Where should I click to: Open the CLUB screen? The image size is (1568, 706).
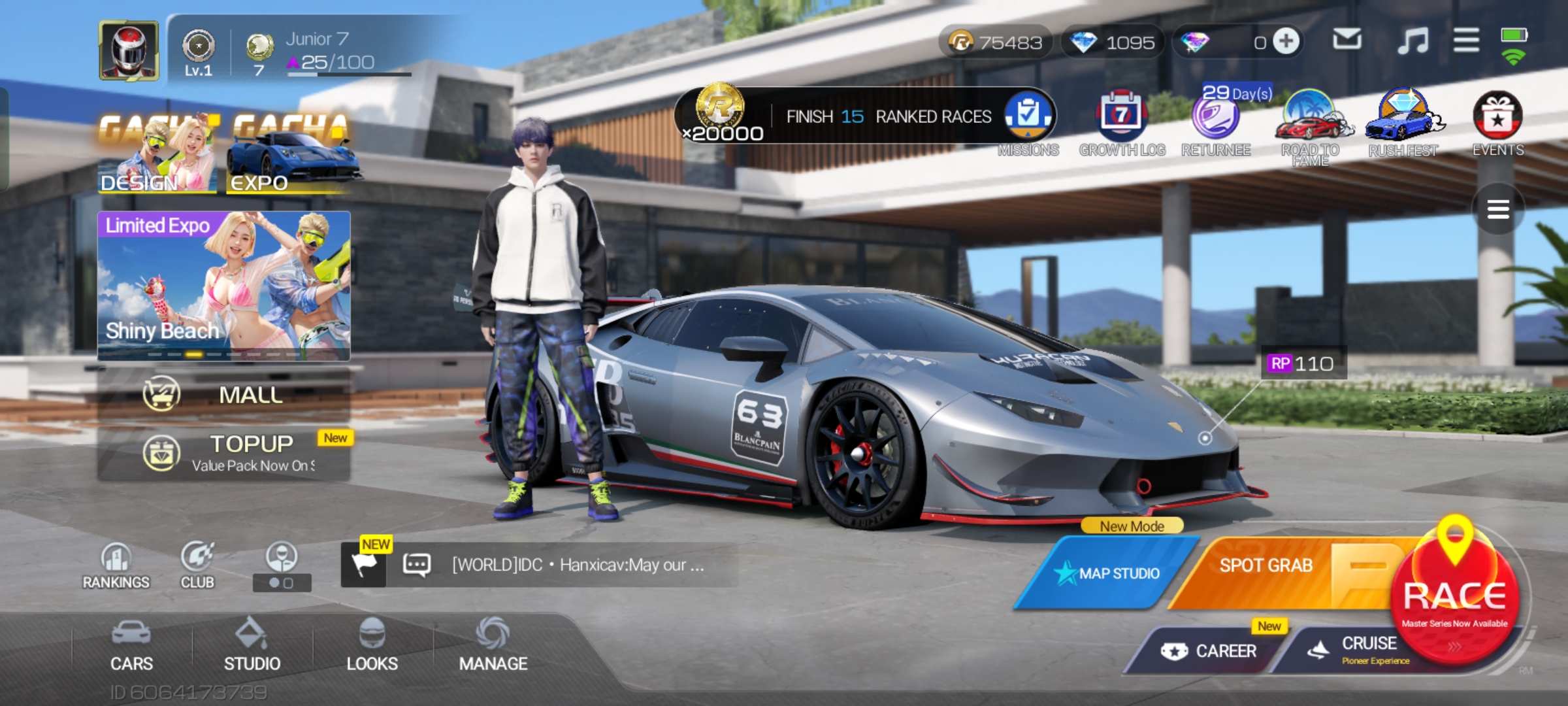[x=197, y=566]
